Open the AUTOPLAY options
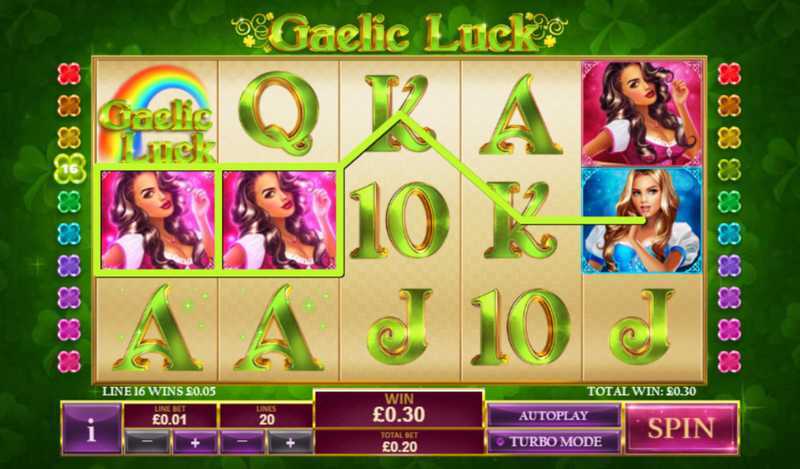The height and width of the screenshot is (469, 800). point(554,415)
